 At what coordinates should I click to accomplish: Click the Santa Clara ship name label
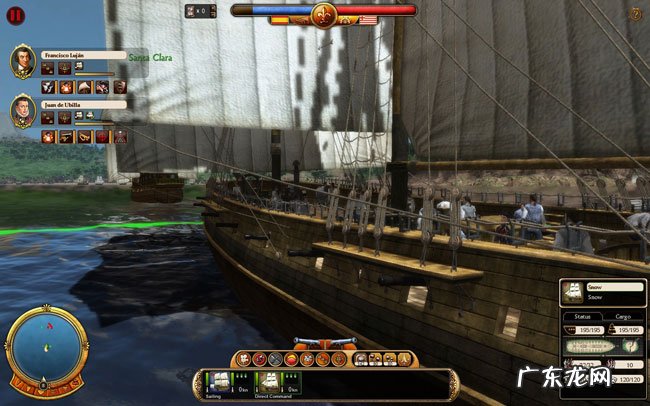pos(151,59)
